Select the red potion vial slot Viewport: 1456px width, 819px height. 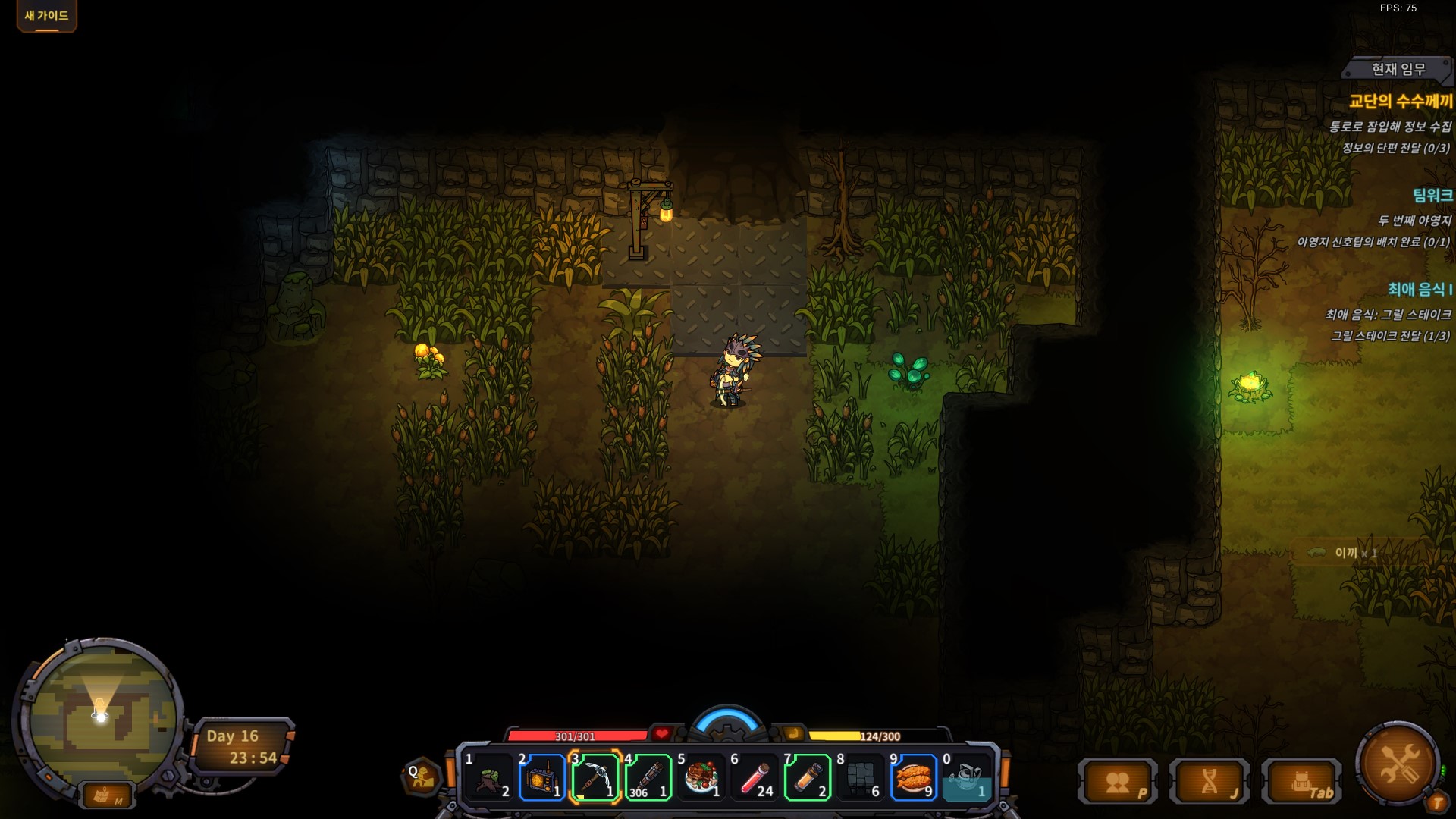tap(755, 777)
